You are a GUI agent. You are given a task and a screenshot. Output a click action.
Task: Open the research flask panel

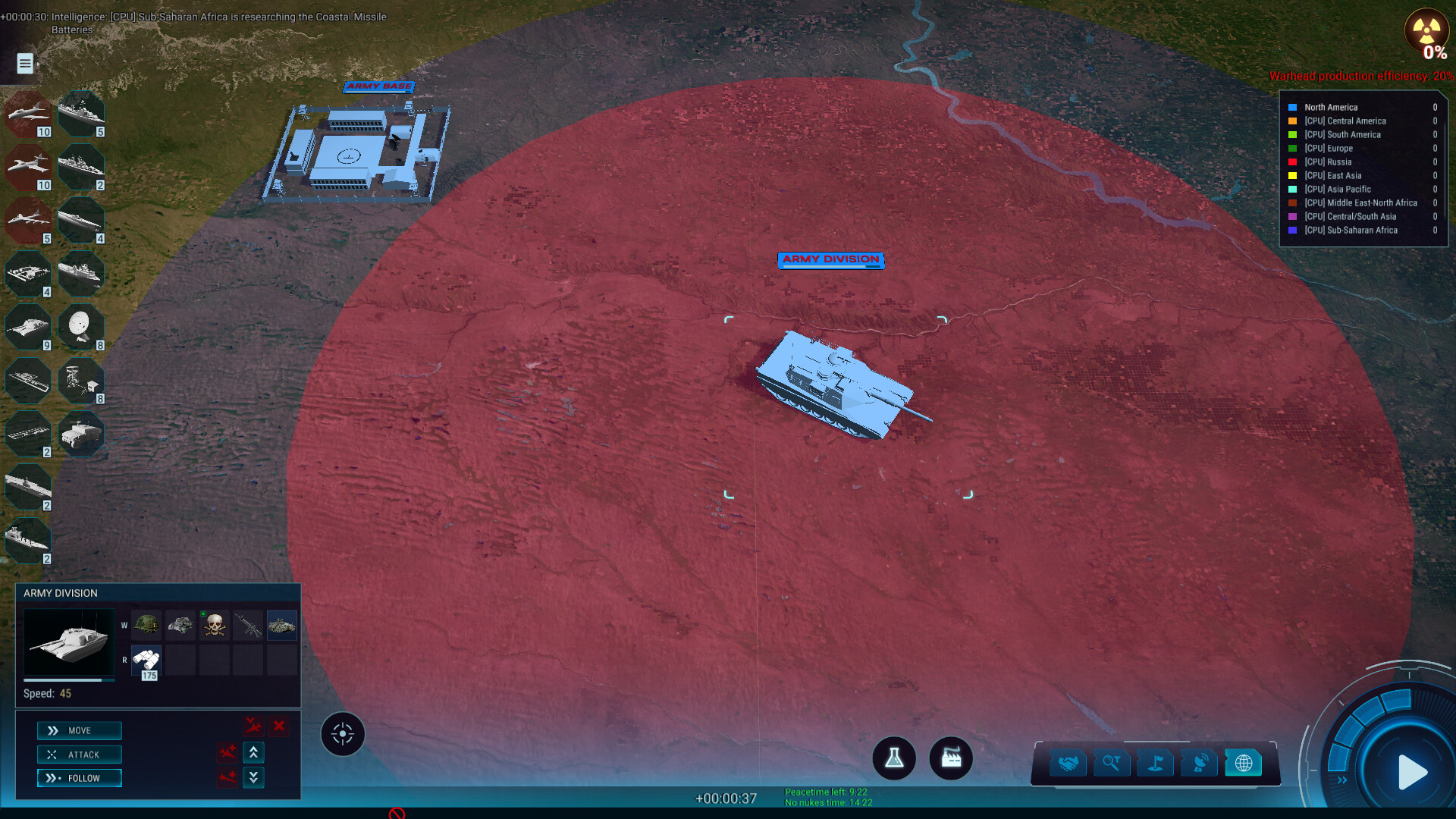(x=894, y=758)
